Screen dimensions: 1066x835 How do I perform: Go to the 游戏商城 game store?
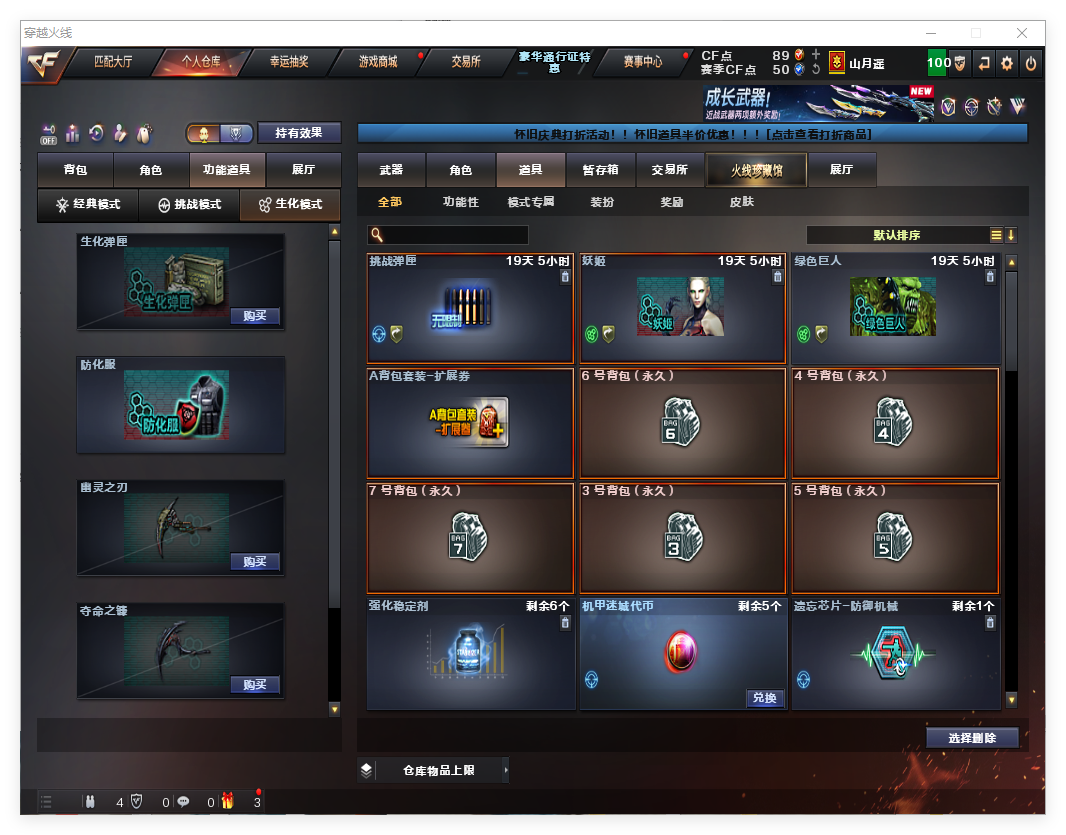pos(378,62)
